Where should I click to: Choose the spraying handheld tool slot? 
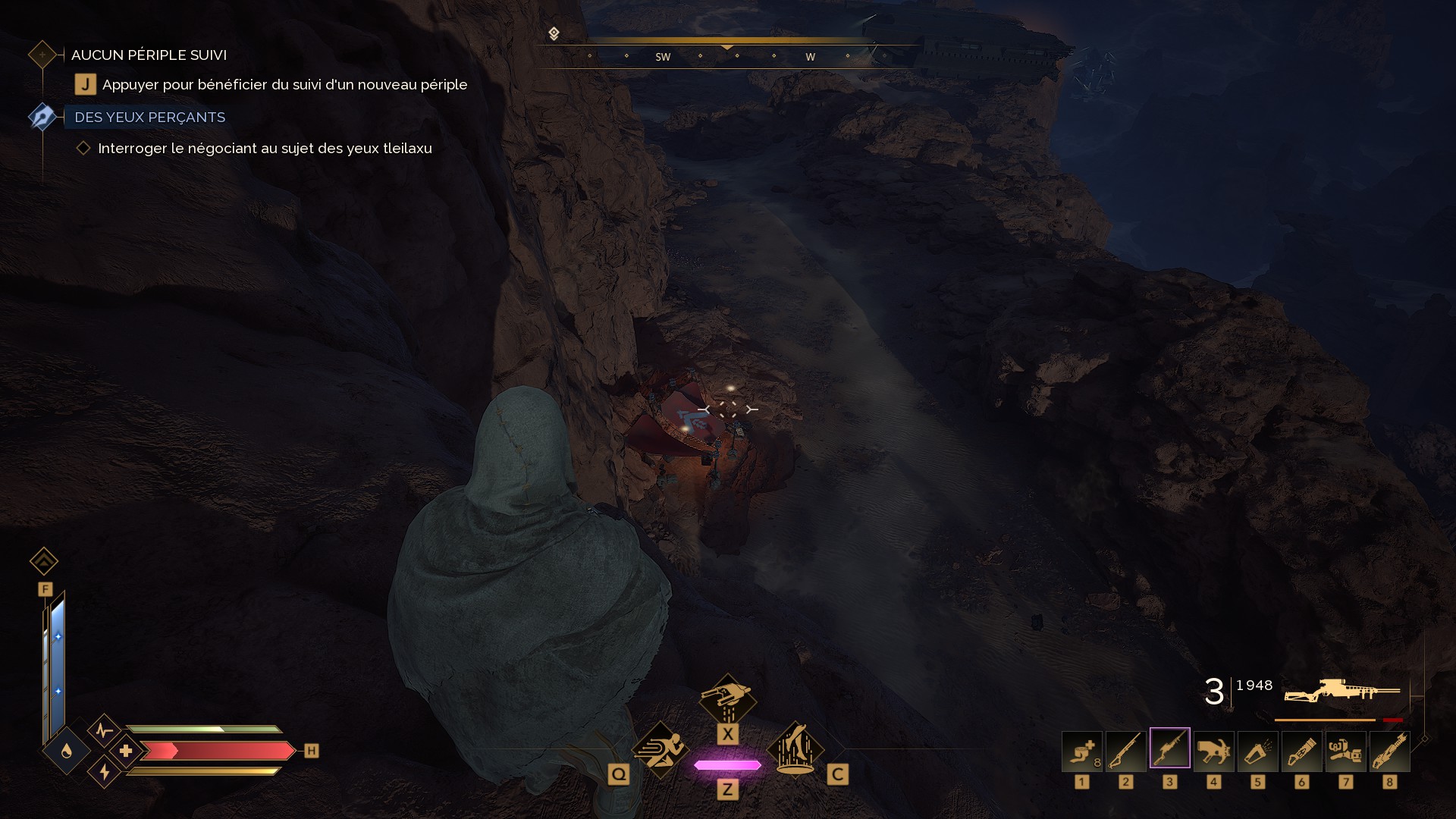[x=1257, y=751]
